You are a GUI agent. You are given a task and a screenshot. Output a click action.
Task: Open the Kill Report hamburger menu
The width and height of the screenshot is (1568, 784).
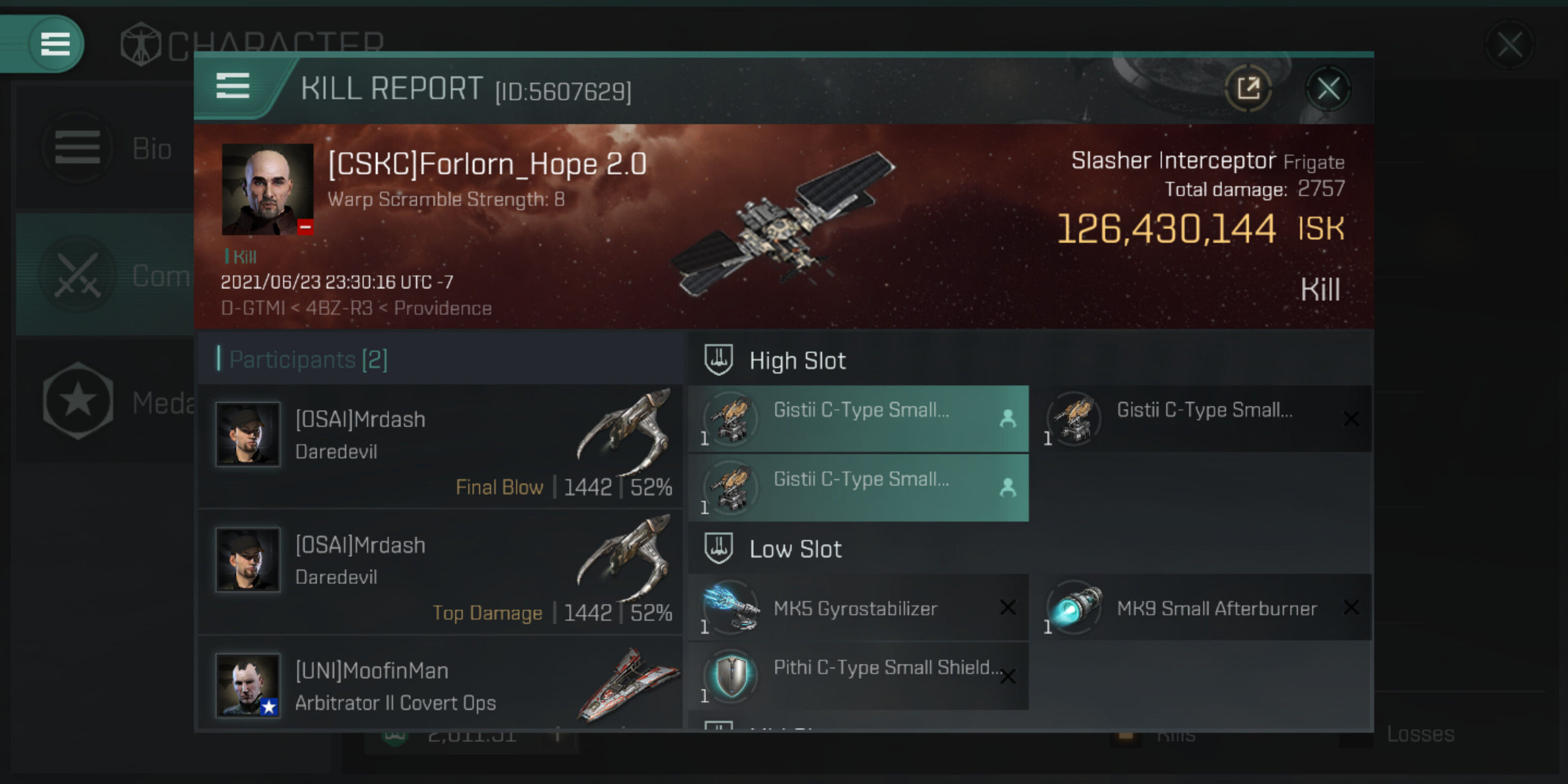(232, 86)
